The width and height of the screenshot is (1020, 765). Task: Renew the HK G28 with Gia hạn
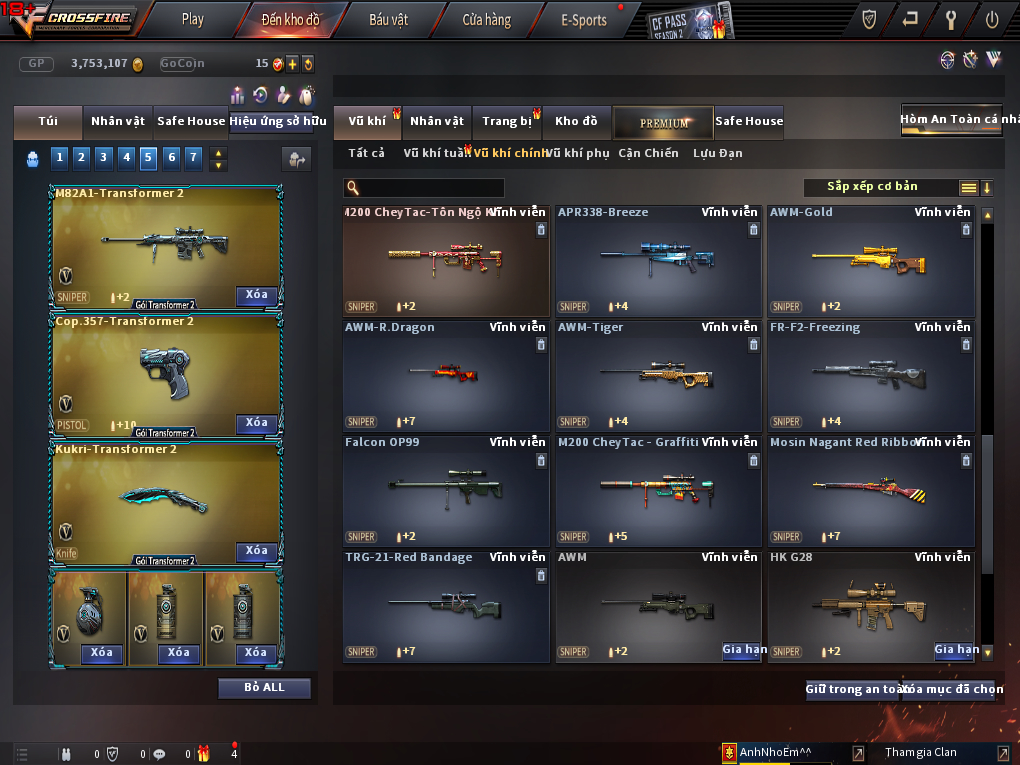(x=956, y=649)
